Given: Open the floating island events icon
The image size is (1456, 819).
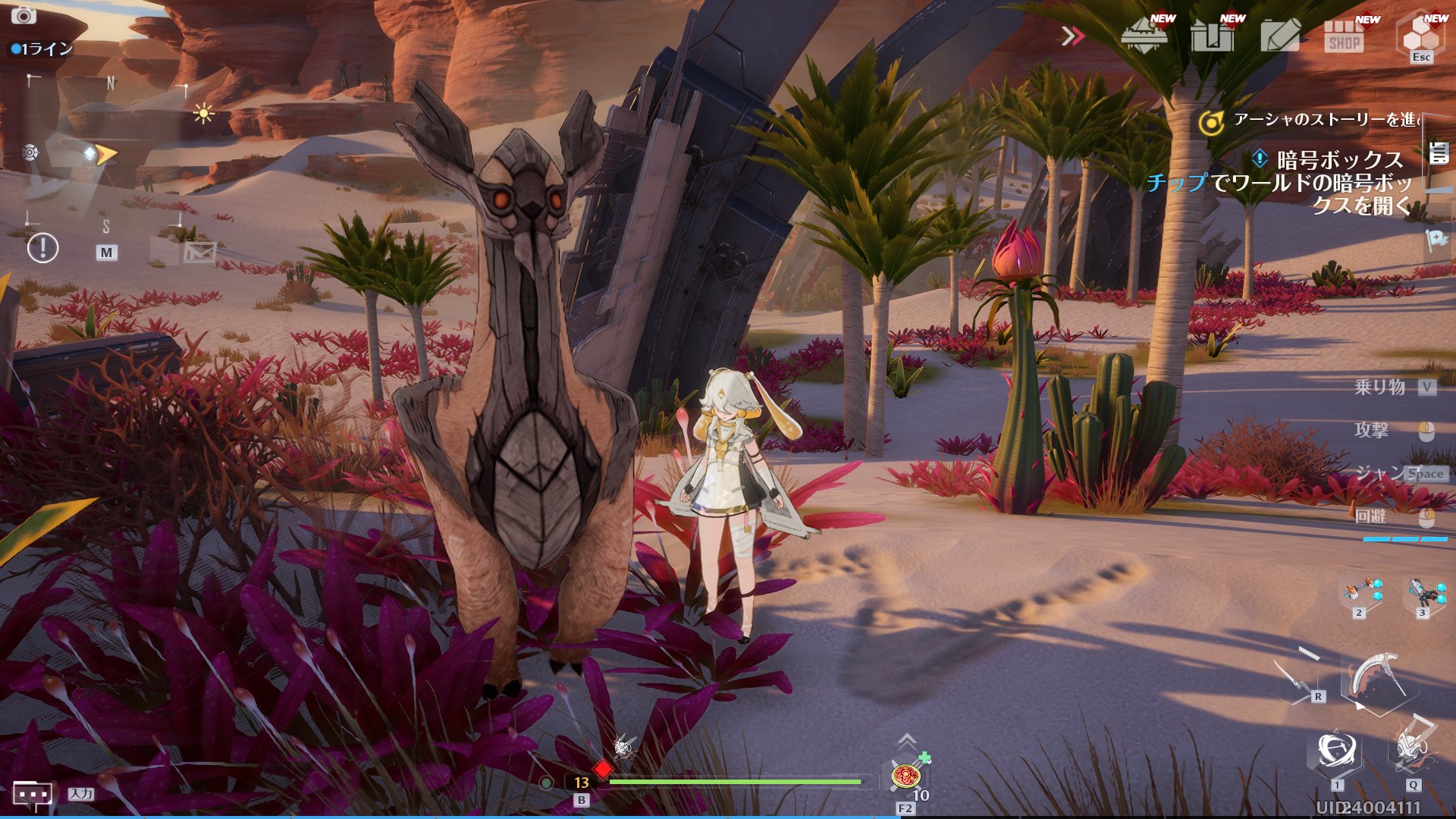Looking at the screenshot, I should pos(1145,35).
